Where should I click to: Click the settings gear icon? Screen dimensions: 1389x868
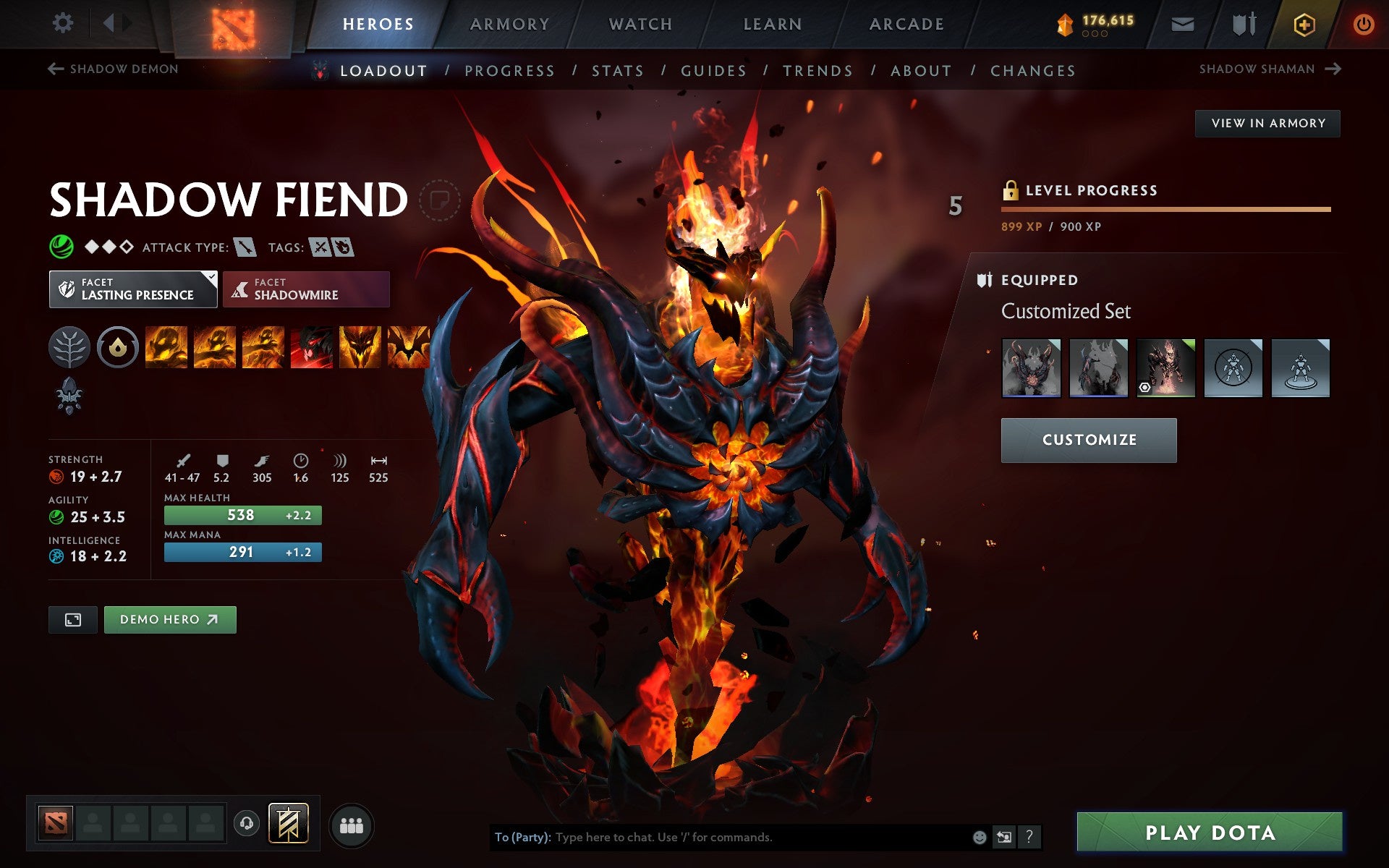tap(64, 22)
